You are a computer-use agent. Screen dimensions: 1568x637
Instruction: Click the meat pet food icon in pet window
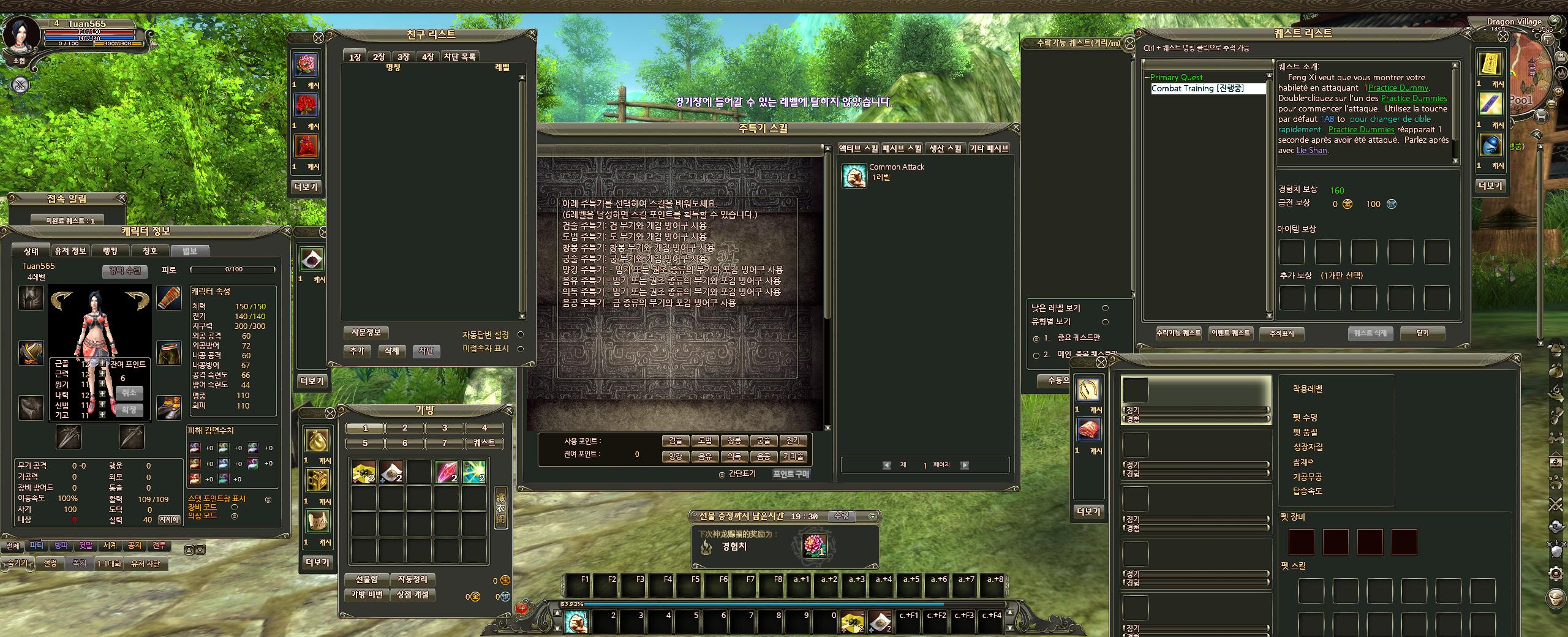[x=1089, y=430]
